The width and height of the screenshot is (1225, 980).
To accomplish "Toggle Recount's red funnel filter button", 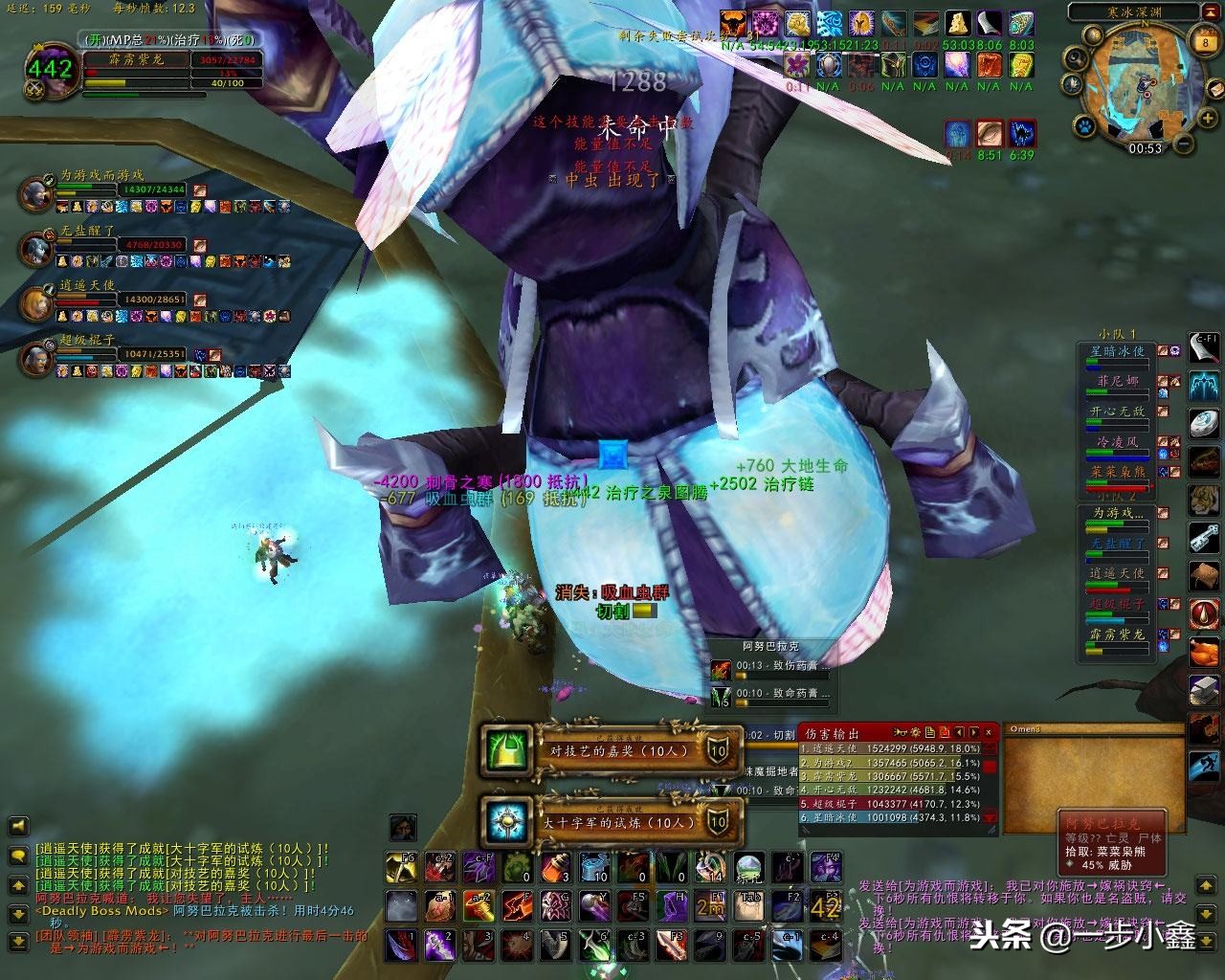I will (x=945, y=732).
